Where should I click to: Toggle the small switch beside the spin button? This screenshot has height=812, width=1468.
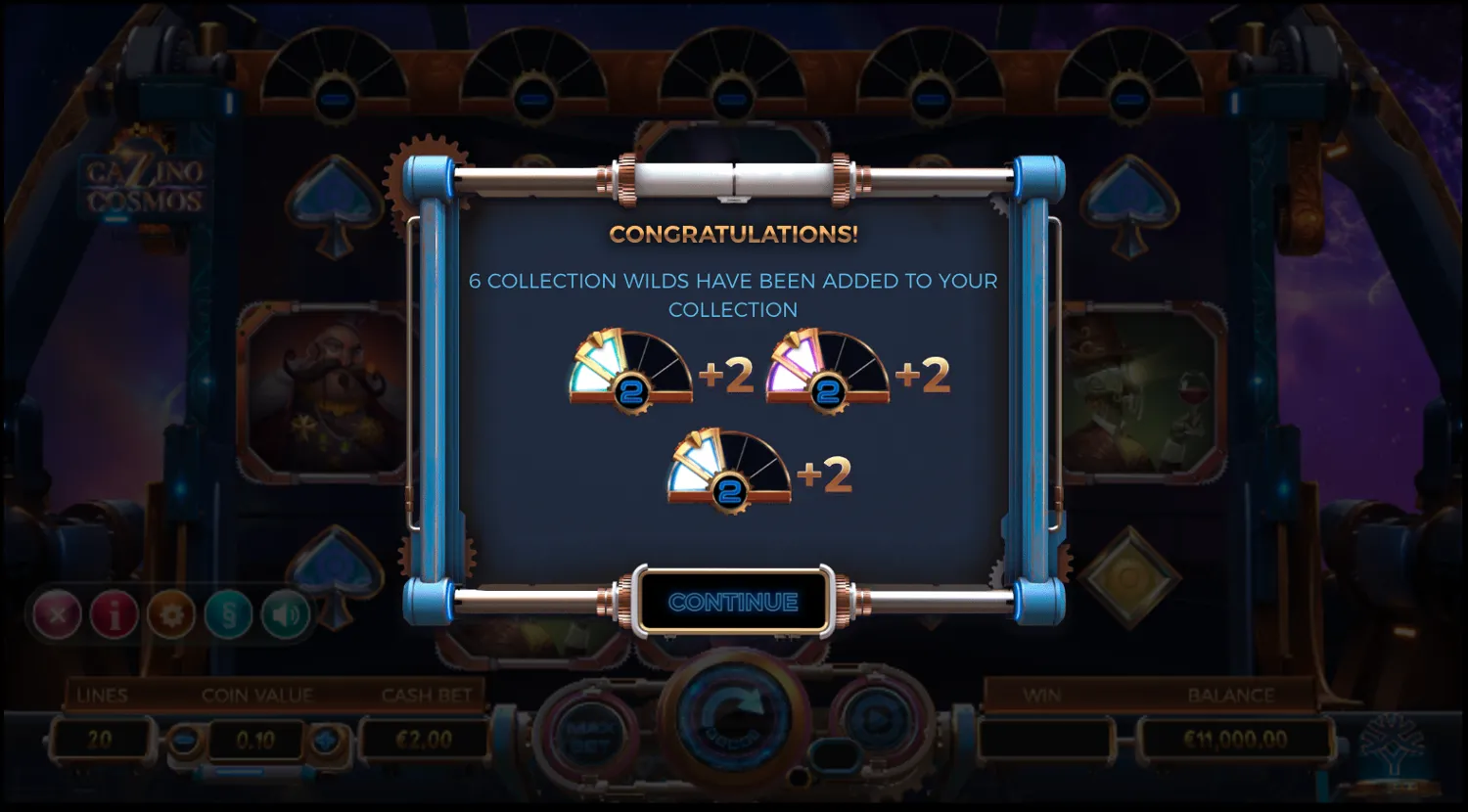pyautogui.click(x=837, y=753)
